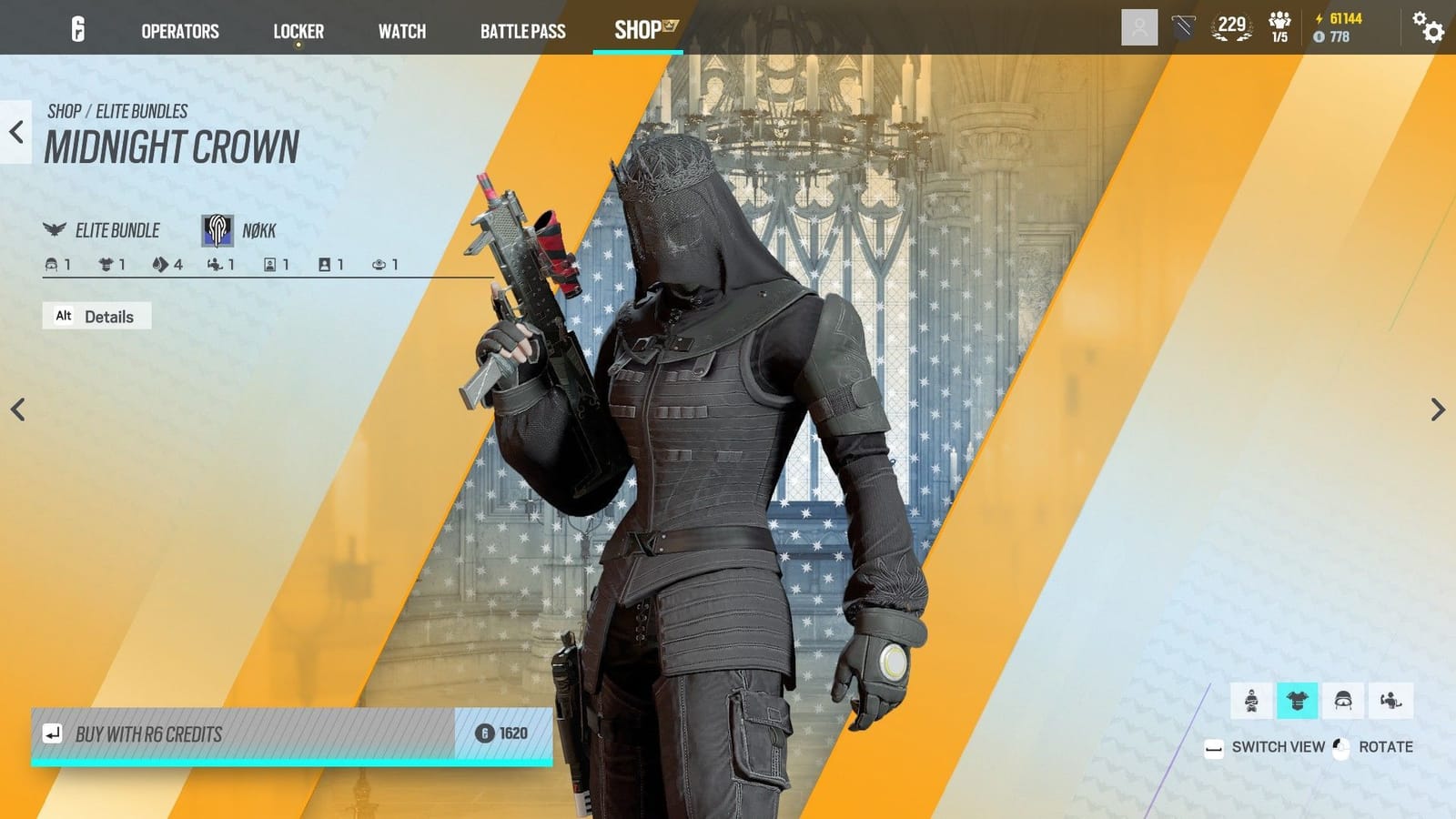Switch to the SHOP tab
The width and height of the screenshot is (1456, 819).
point(637,30)
